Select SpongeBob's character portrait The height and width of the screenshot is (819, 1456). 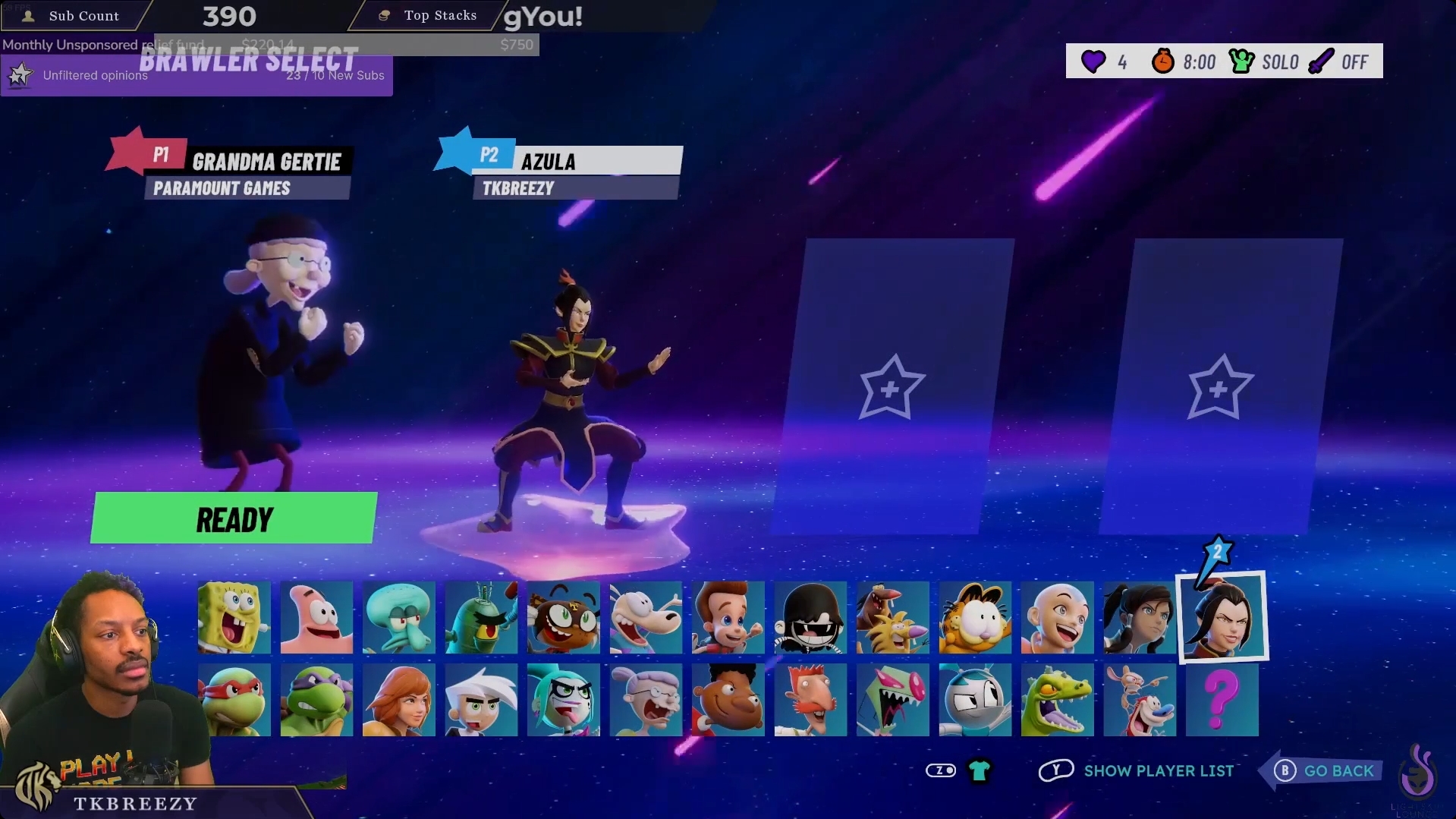pyautogui.click(x=234, y=618)
